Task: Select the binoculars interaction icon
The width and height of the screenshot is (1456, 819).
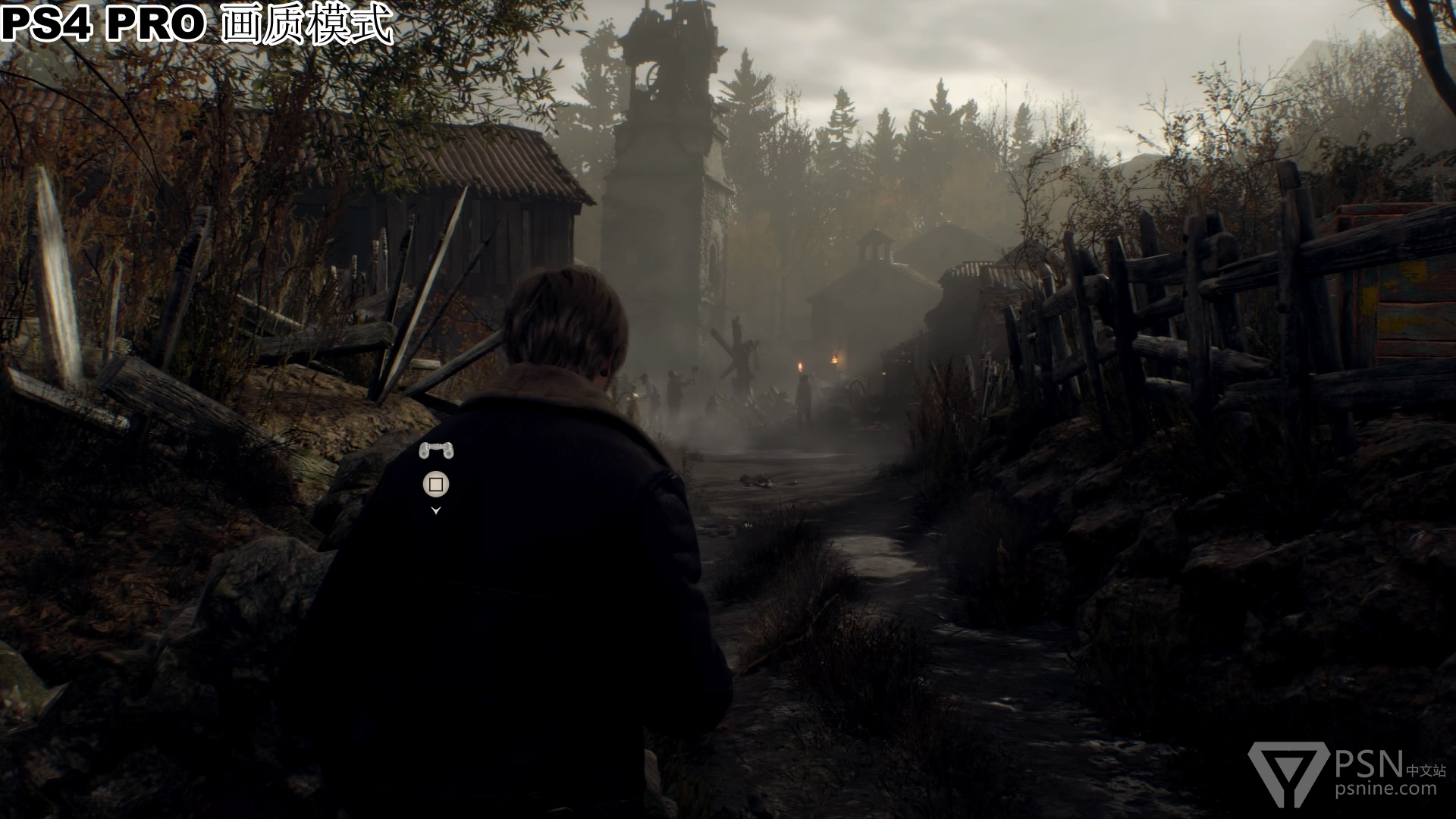Action: coord(436,450)
